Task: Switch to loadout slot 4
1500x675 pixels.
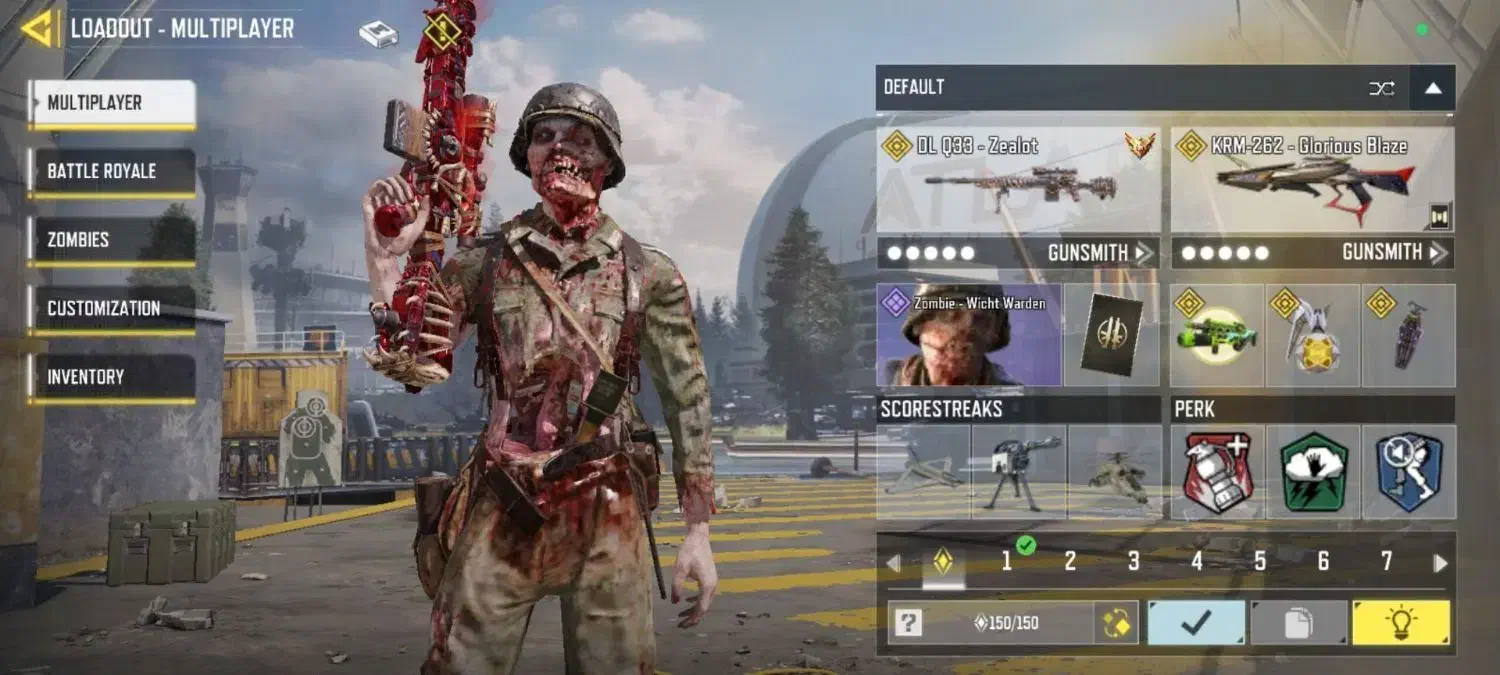Action: (x=1196, y=562)
